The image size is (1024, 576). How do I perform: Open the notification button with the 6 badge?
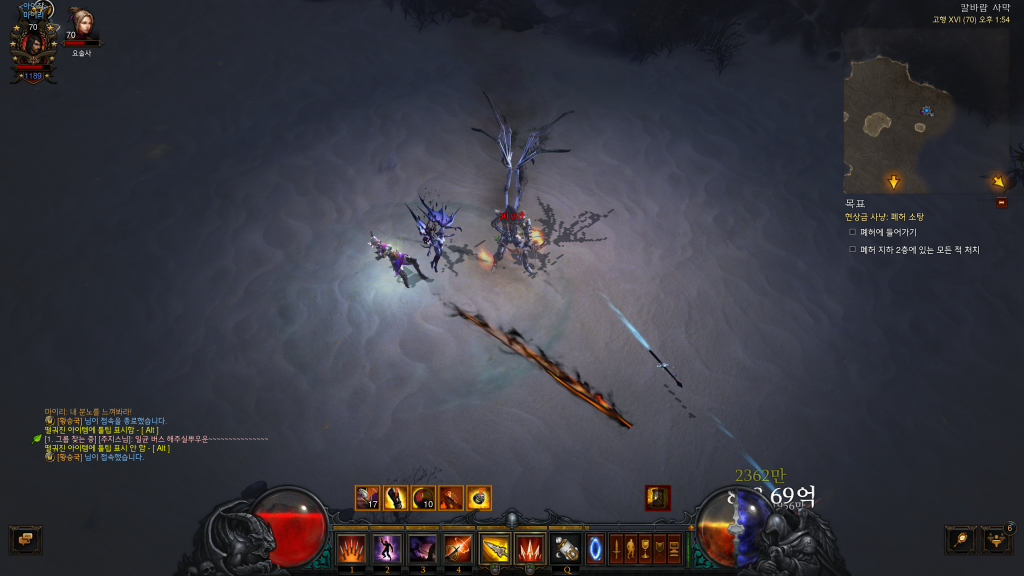996,540
